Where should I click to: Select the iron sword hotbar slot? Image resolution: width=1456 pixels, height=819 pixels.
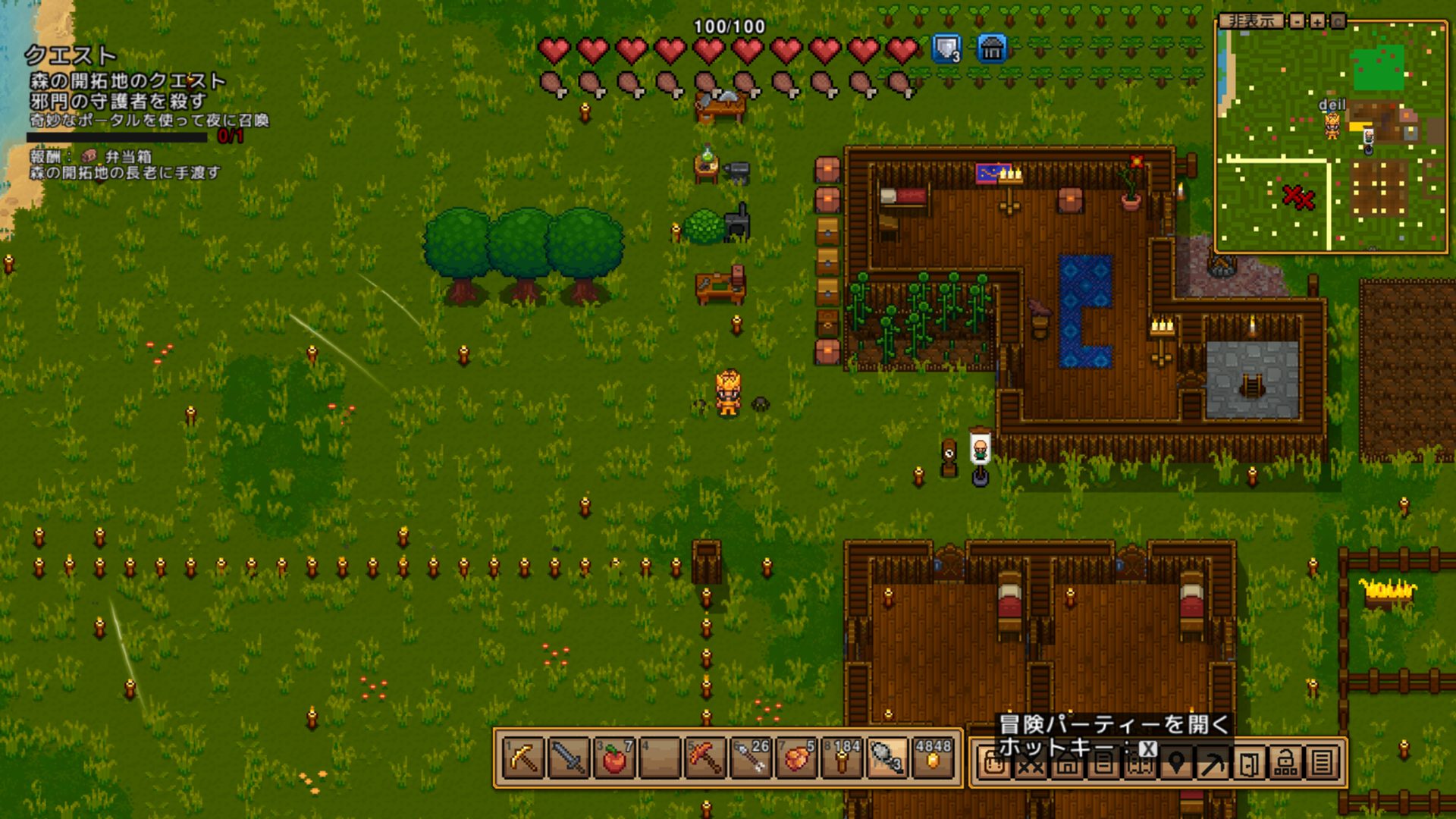click(569, 759)
